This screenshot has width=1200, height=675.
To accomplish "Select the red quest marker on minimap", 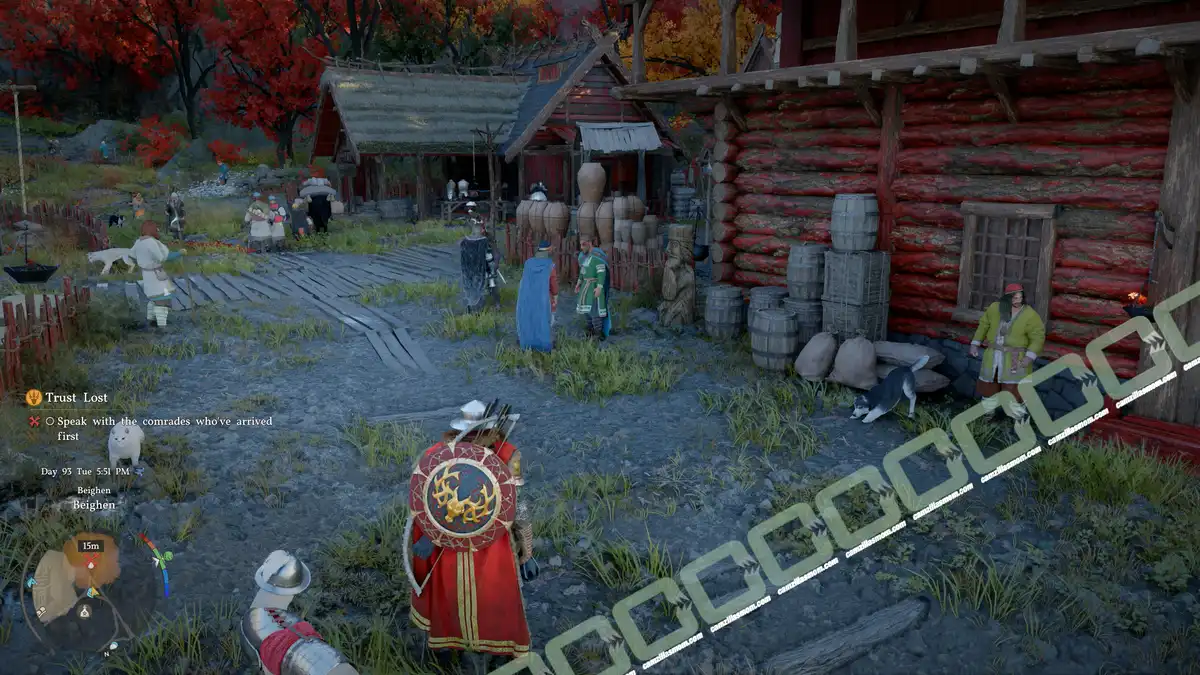I will pyautogui.click(x=90, y=562).
